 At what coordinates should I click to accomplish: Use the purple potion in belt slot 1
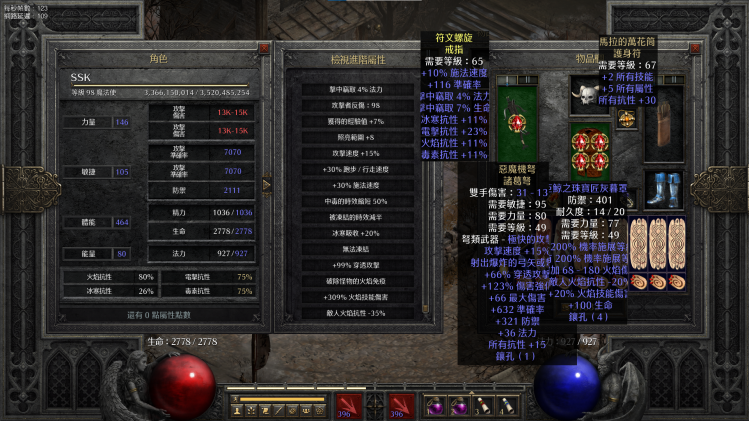(x=434, y=405)
